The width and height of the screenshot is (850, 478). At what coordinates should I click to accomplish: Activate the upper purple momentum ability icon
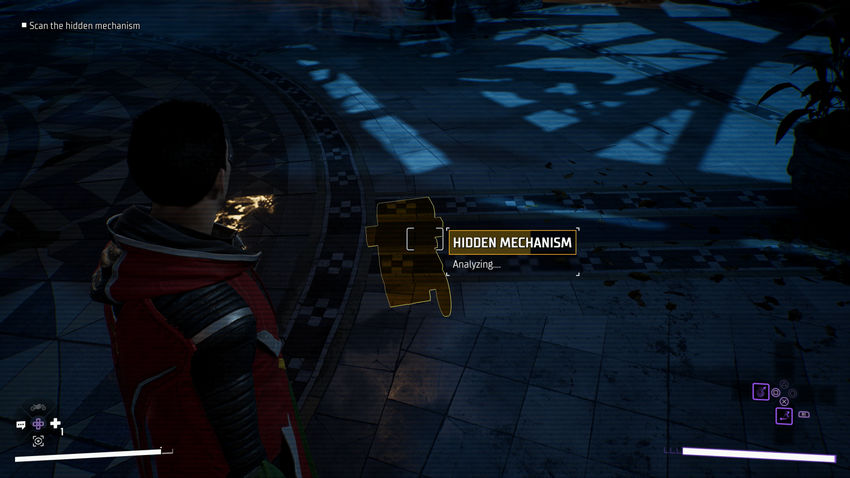click(760, 390)
